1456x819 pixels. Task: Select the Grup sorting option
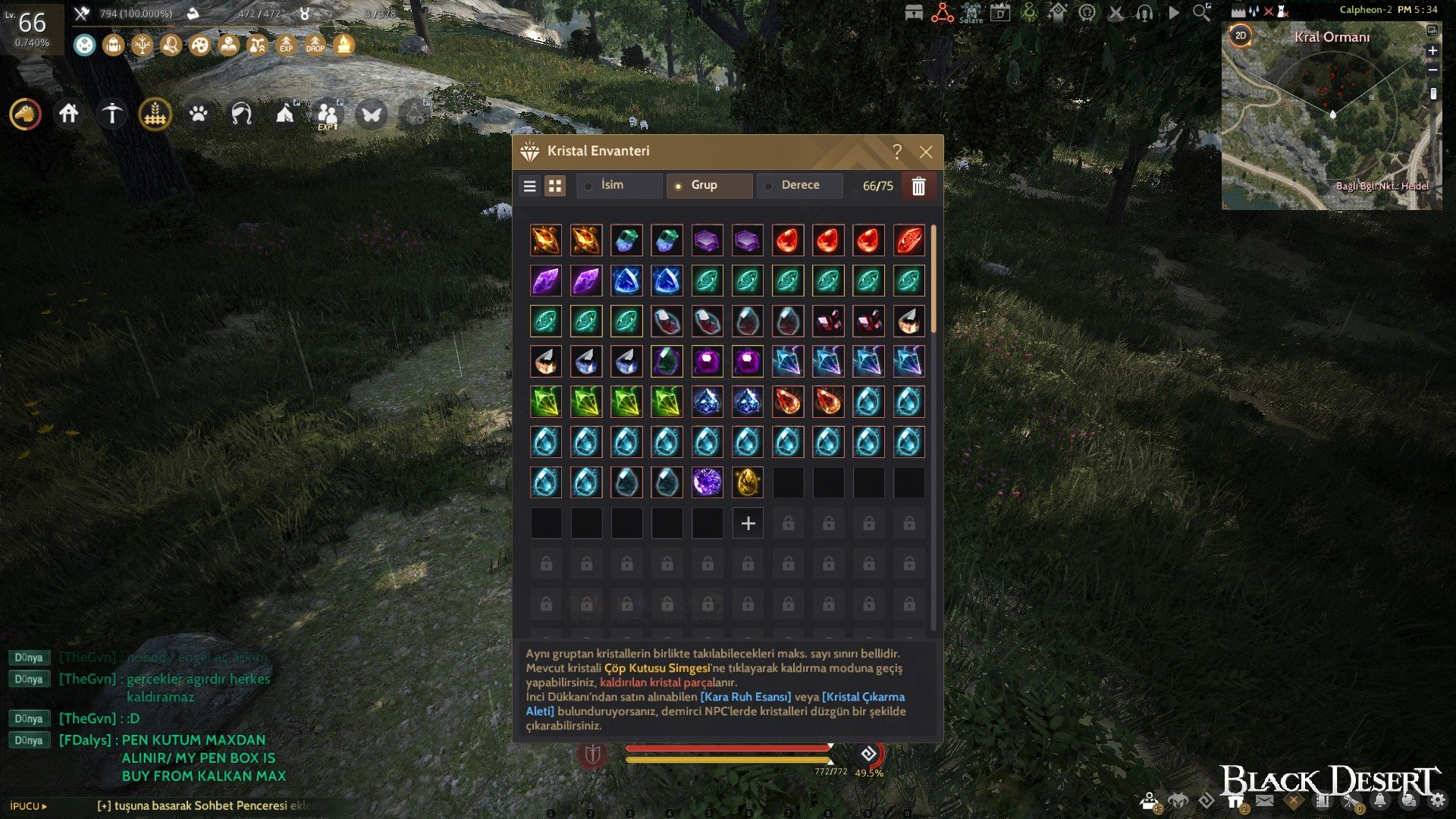709,185
